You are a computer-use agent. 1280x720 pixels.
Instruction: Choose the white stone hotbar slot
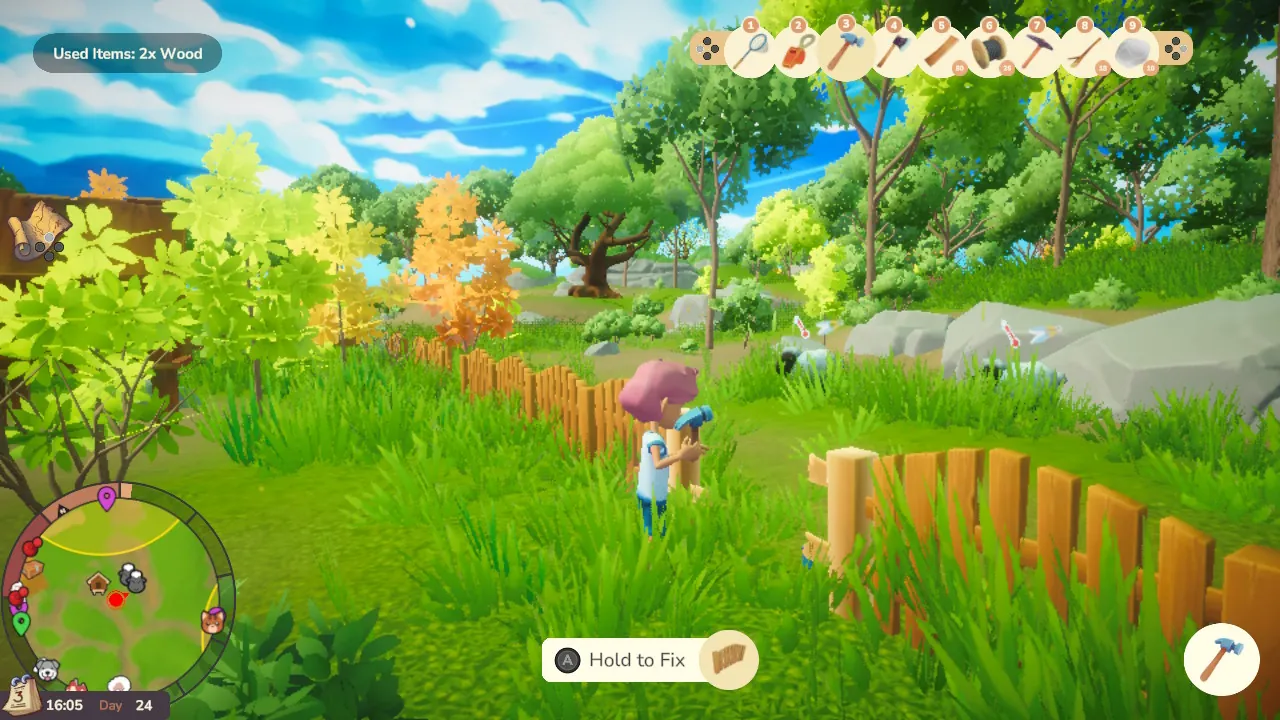(x=1132, y=51)
